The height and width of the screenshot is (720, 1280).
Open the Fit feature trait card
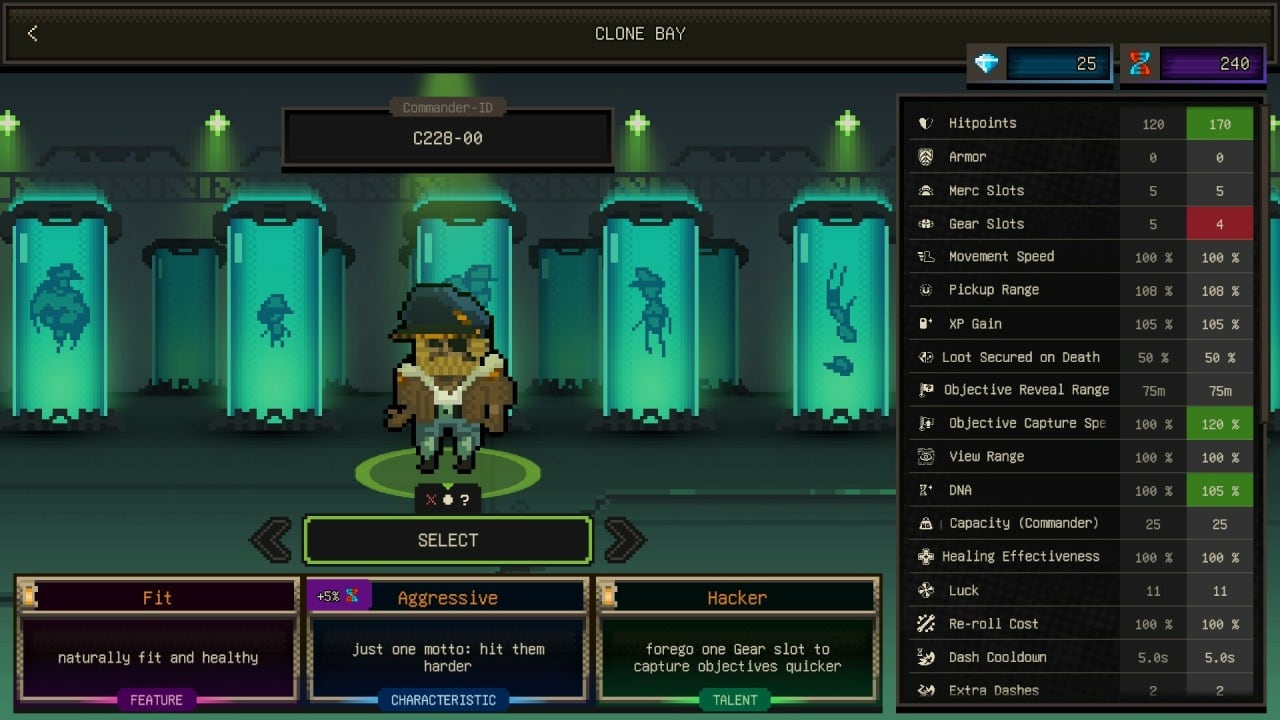pos(157,640)
